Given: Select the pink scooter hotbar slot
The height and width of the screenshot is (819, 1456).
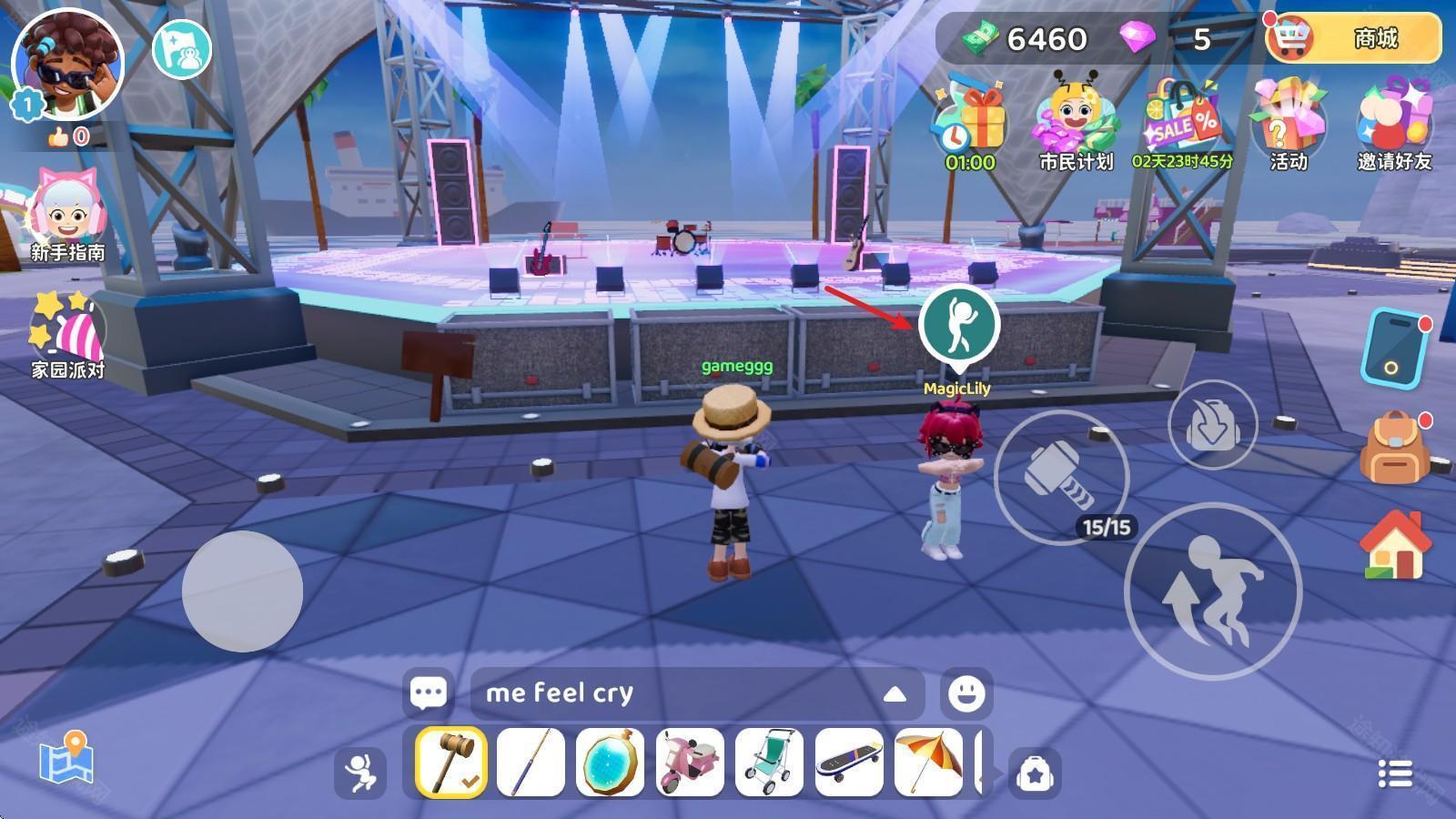Looking at the screenshot, I should pos(690,762).
